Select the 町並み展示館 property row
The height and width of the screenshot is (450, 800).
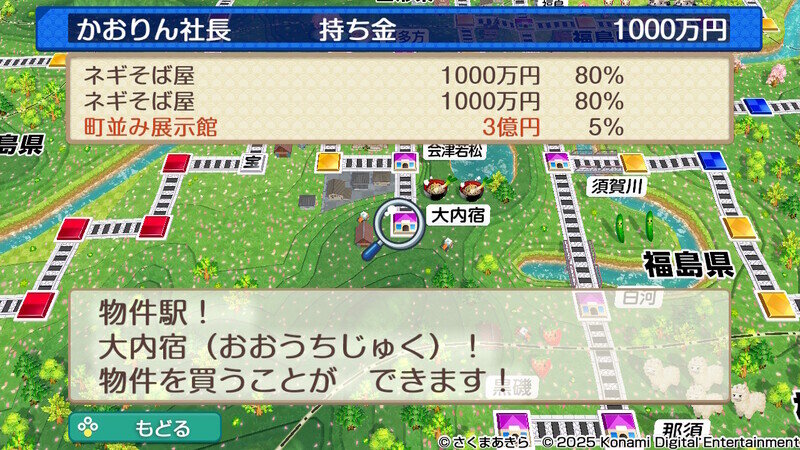(400, 127)
